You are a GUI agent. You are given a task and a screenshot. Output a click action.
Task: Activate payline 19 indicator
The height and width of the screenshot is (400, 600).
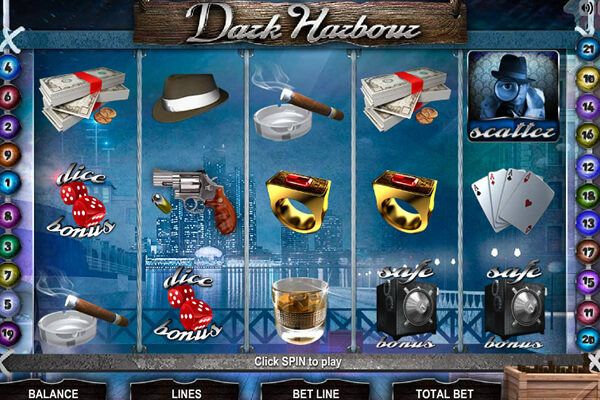tap(11, 333)
